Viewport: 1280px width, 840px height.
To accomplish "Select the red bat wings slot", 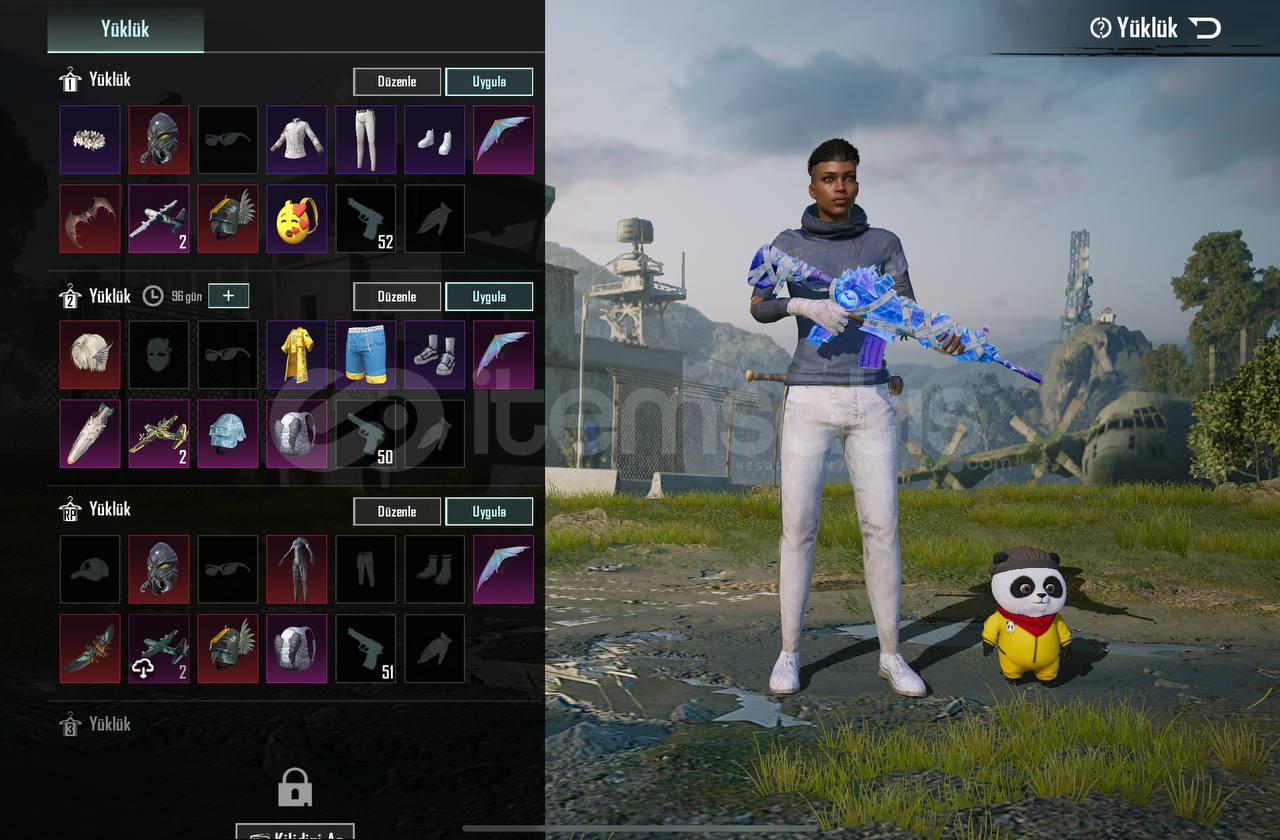I will [90, 218].
